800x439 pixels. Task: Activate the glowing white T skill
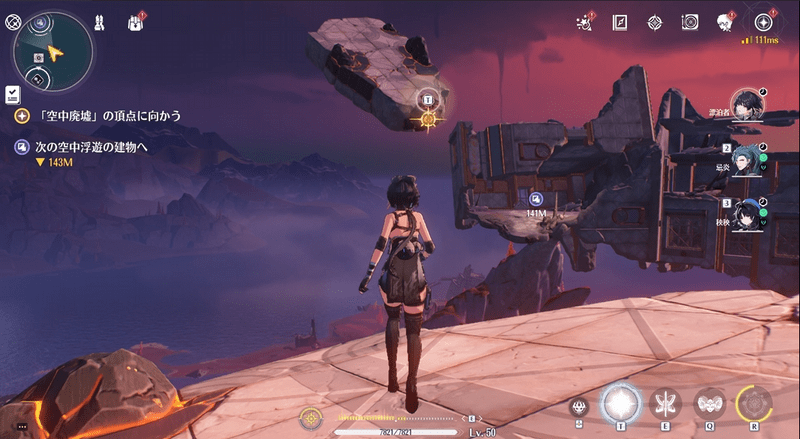[x=620, y=403]
